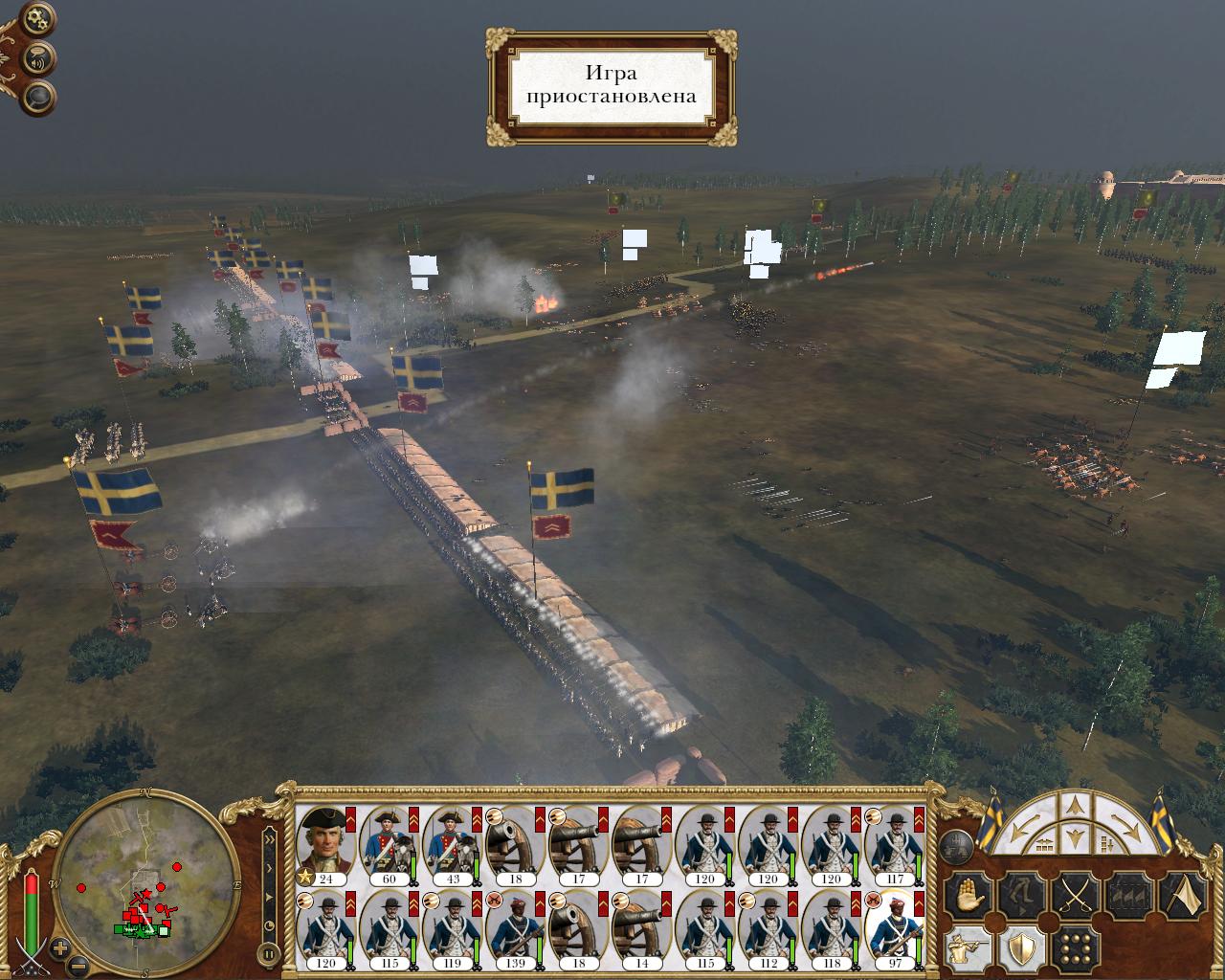Click the speaker sound button
The height and width of the screenshot is (980, 1225).
tap(40, 58)
